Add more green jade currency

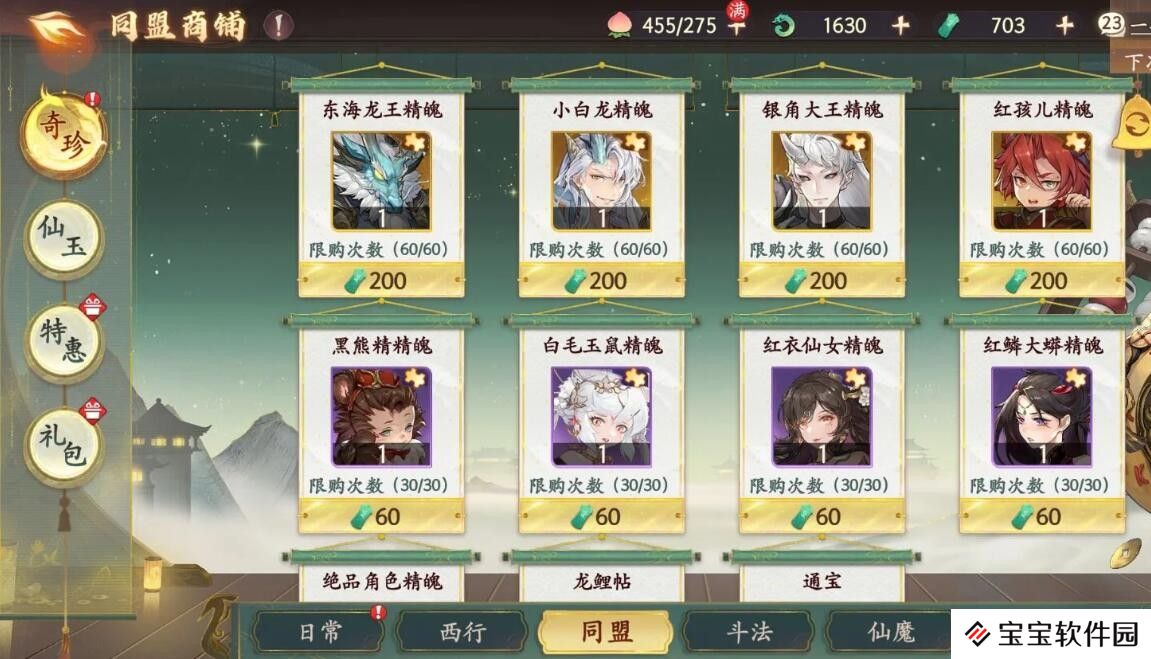pos(1064,26)
